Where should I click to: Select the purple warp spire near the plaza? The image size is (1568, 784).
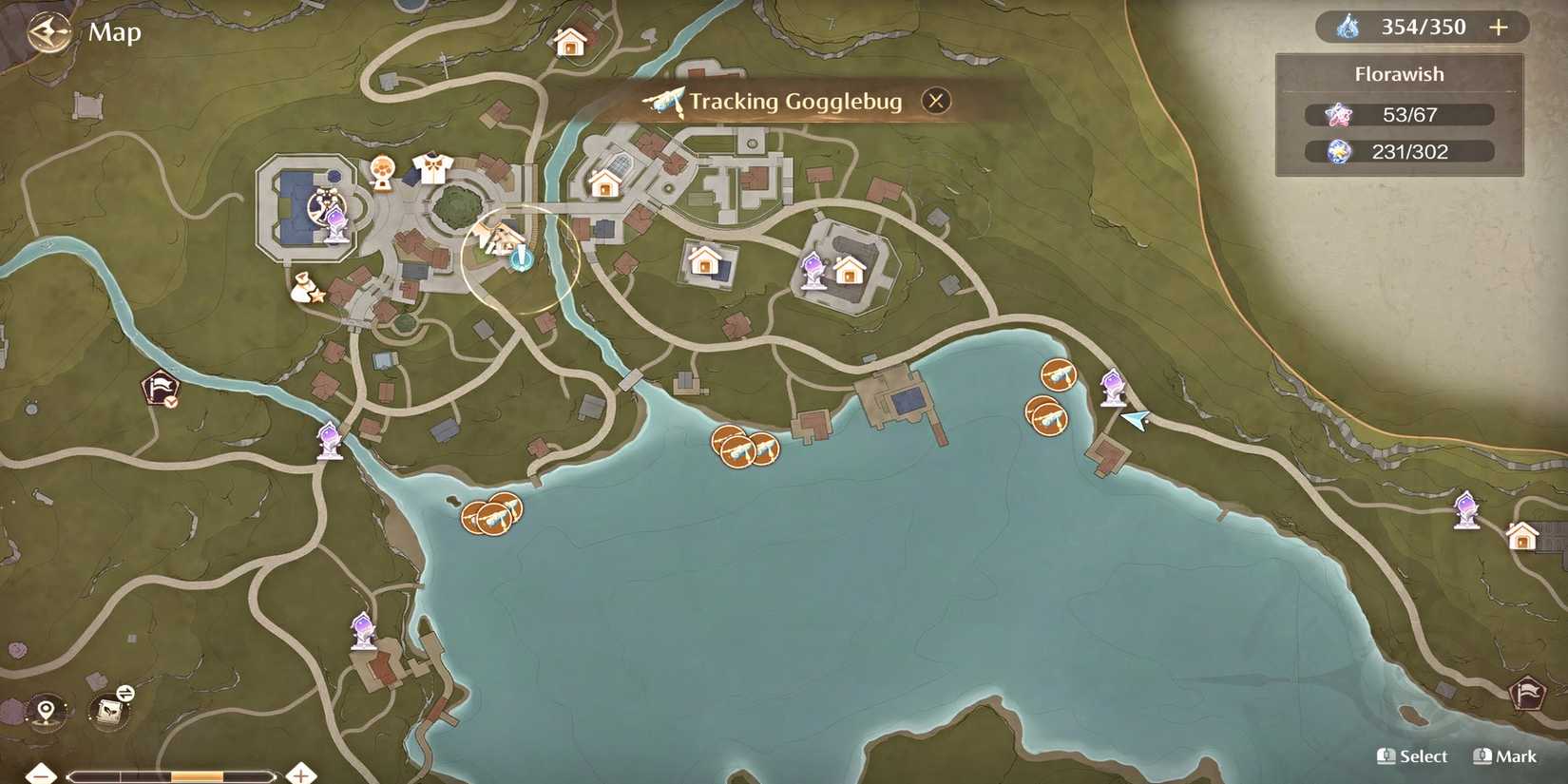(336, 225)
